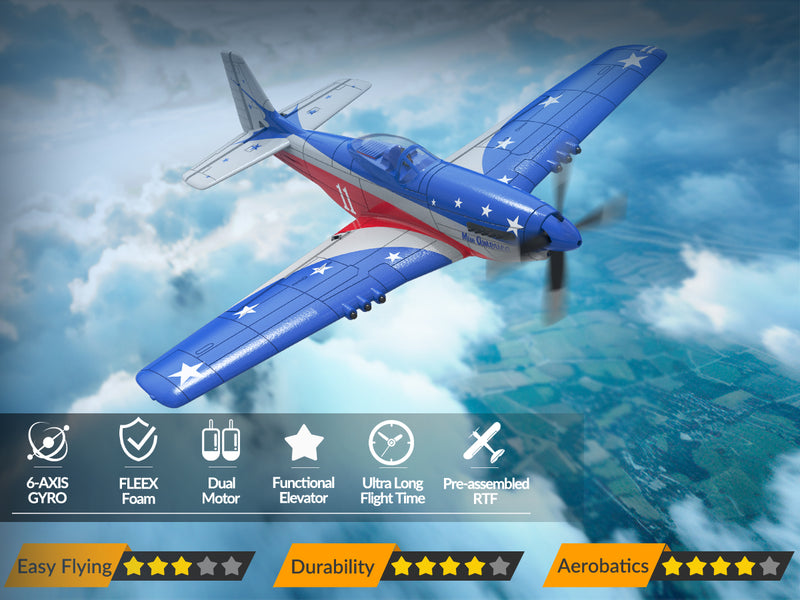Select the orange Durability label
Screen dimensions: 800x600
point(331,567)
